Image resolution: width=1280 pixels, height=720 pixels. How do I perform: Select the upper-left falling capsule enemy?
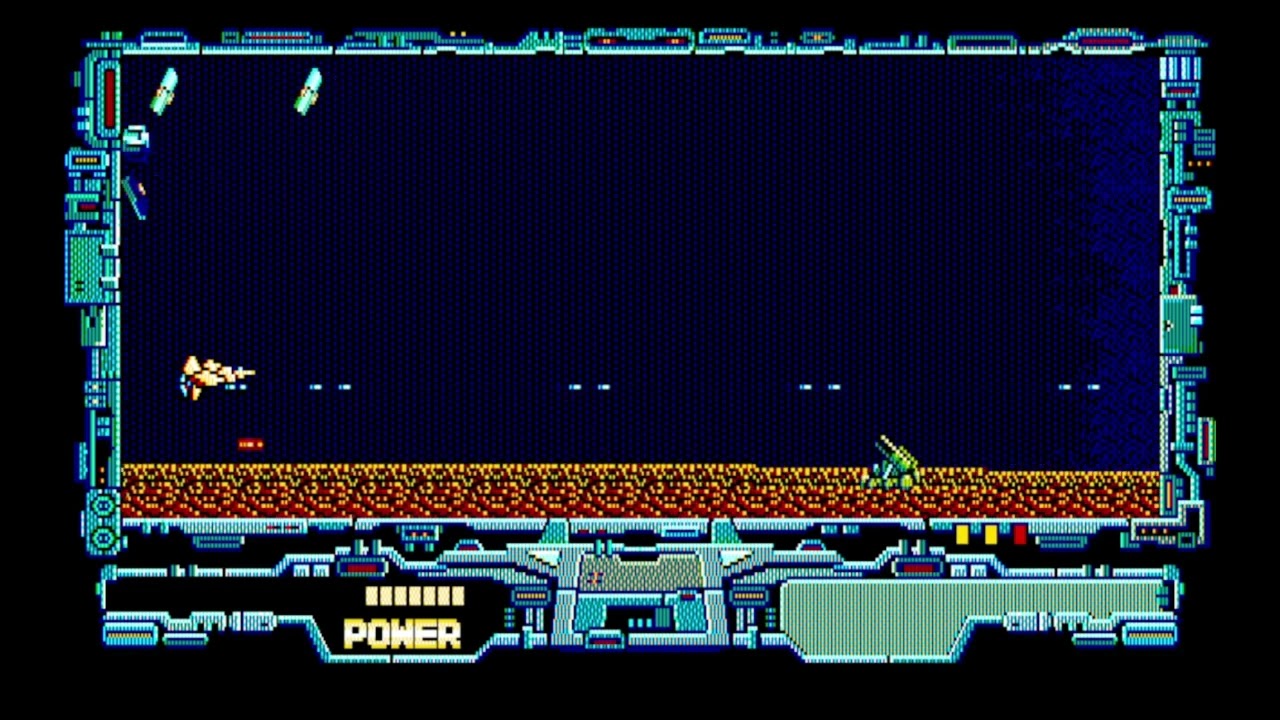coord(166,90)
